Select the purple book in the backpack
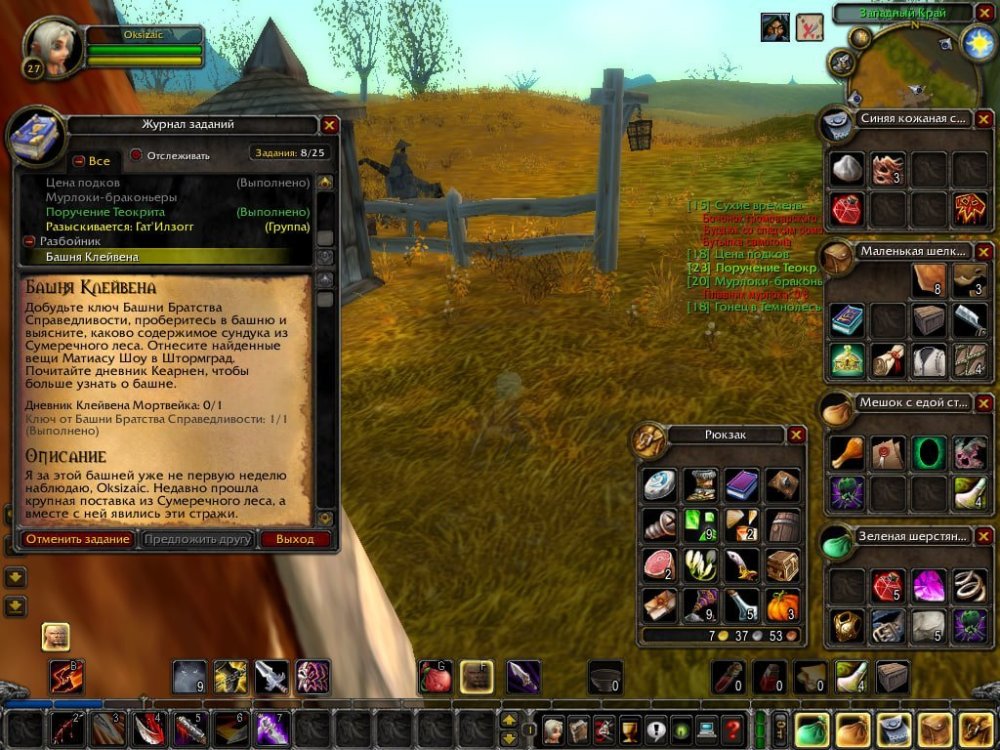1000x750 pixels. 741,485
